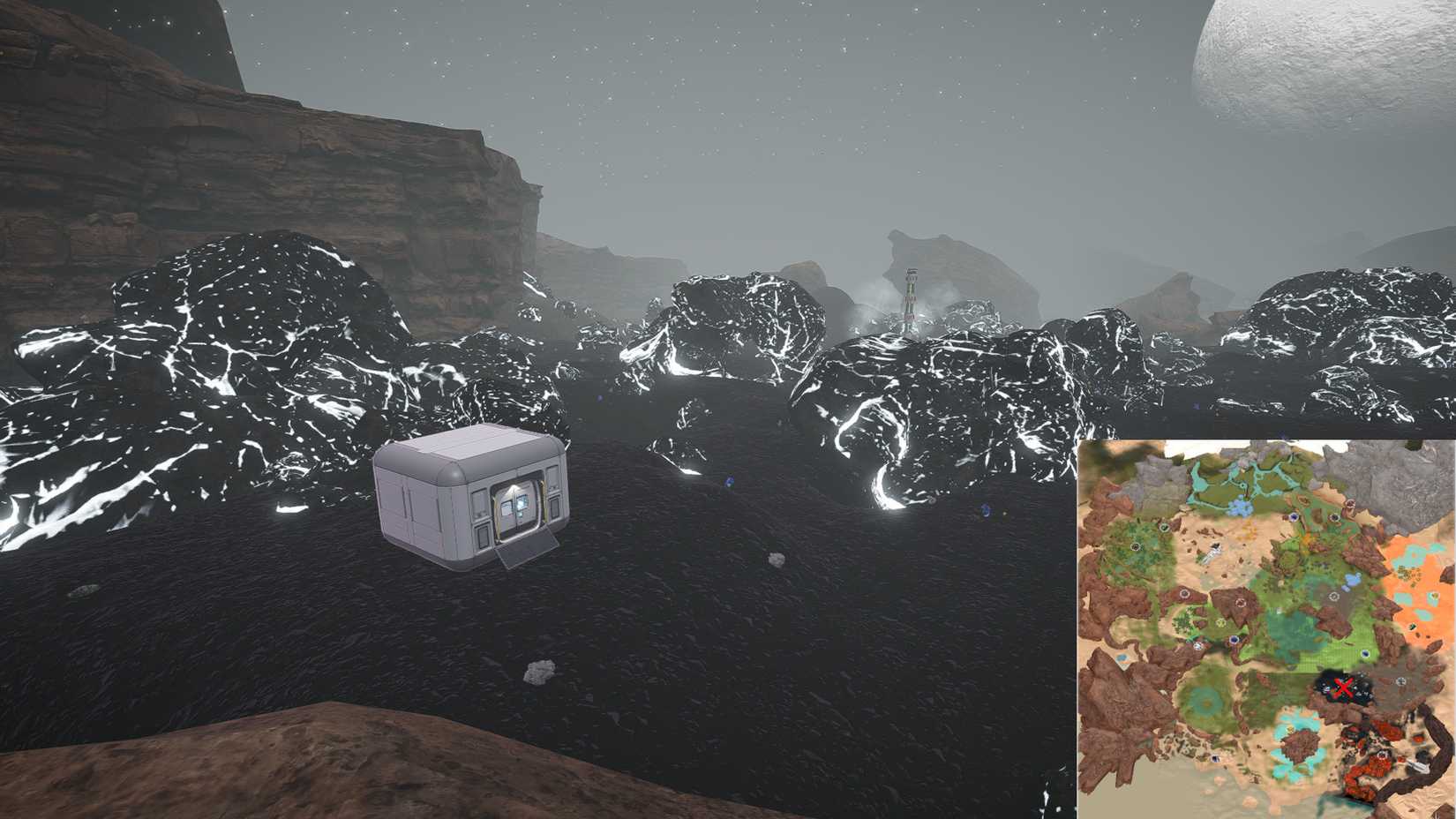Click the portal marker near the cyan lake
The height and width of the screenshot is (819, 1456).
click(x=1214, y=757)
